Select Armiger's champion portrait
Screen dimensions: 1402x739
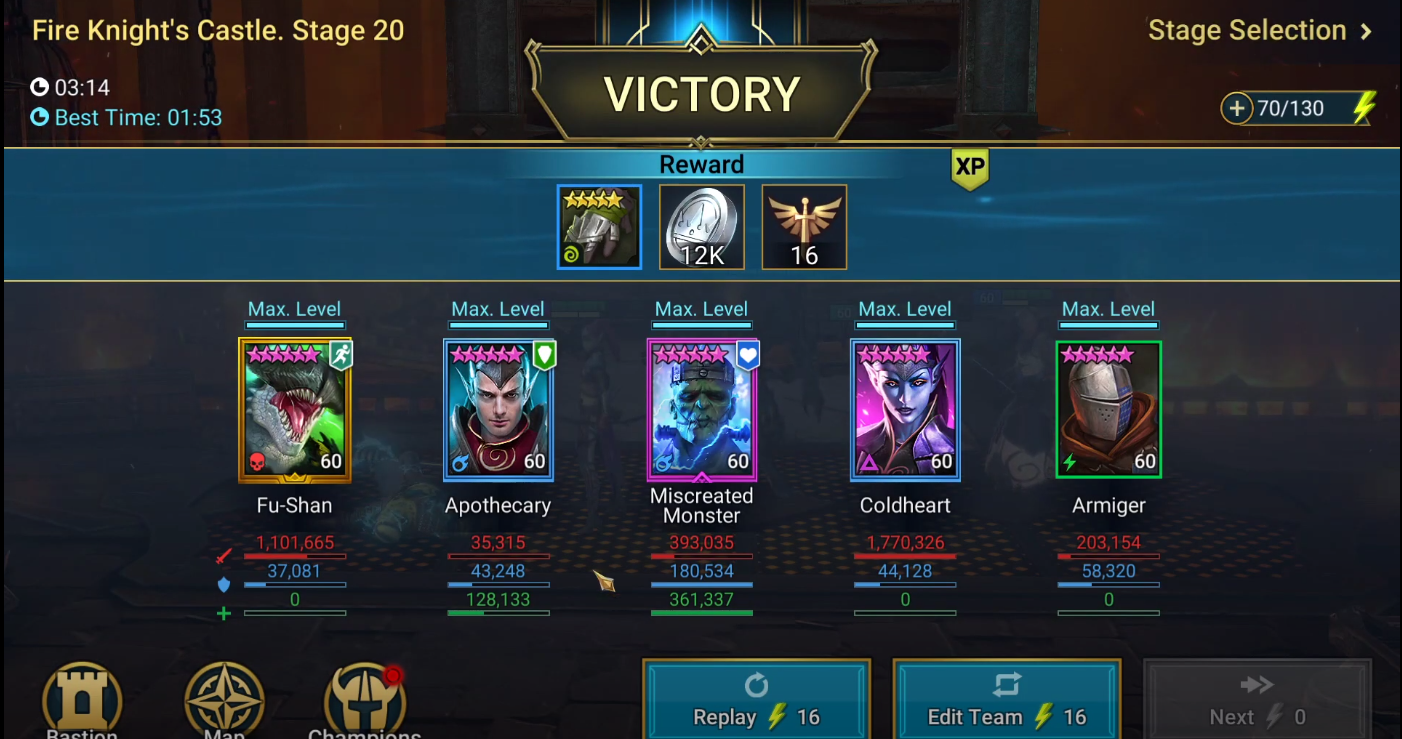(x=1108, y=410)
